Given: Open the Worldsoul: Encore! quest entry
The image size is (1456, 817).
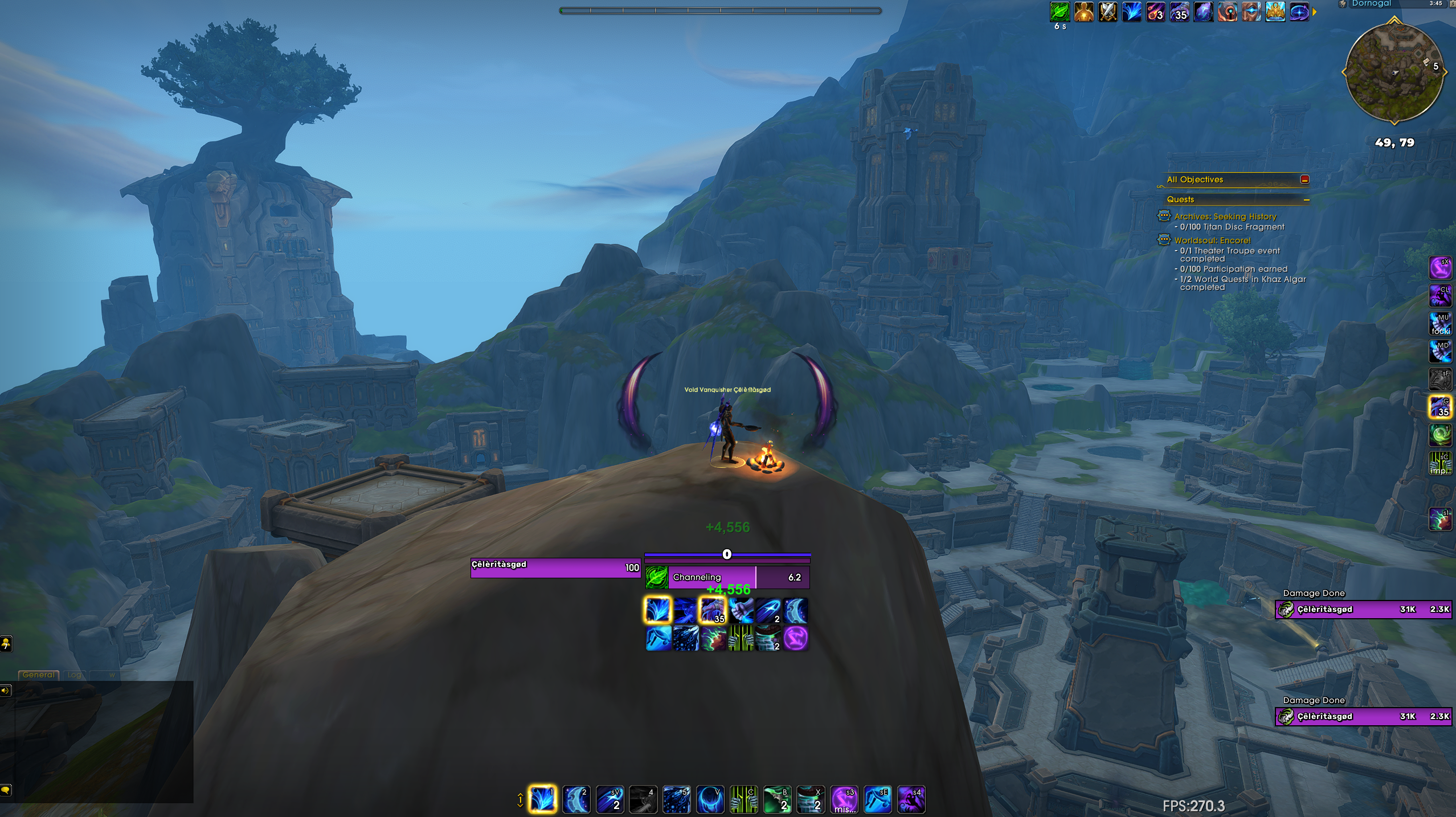Looking at the screenshot, I should pos(1212,240).
